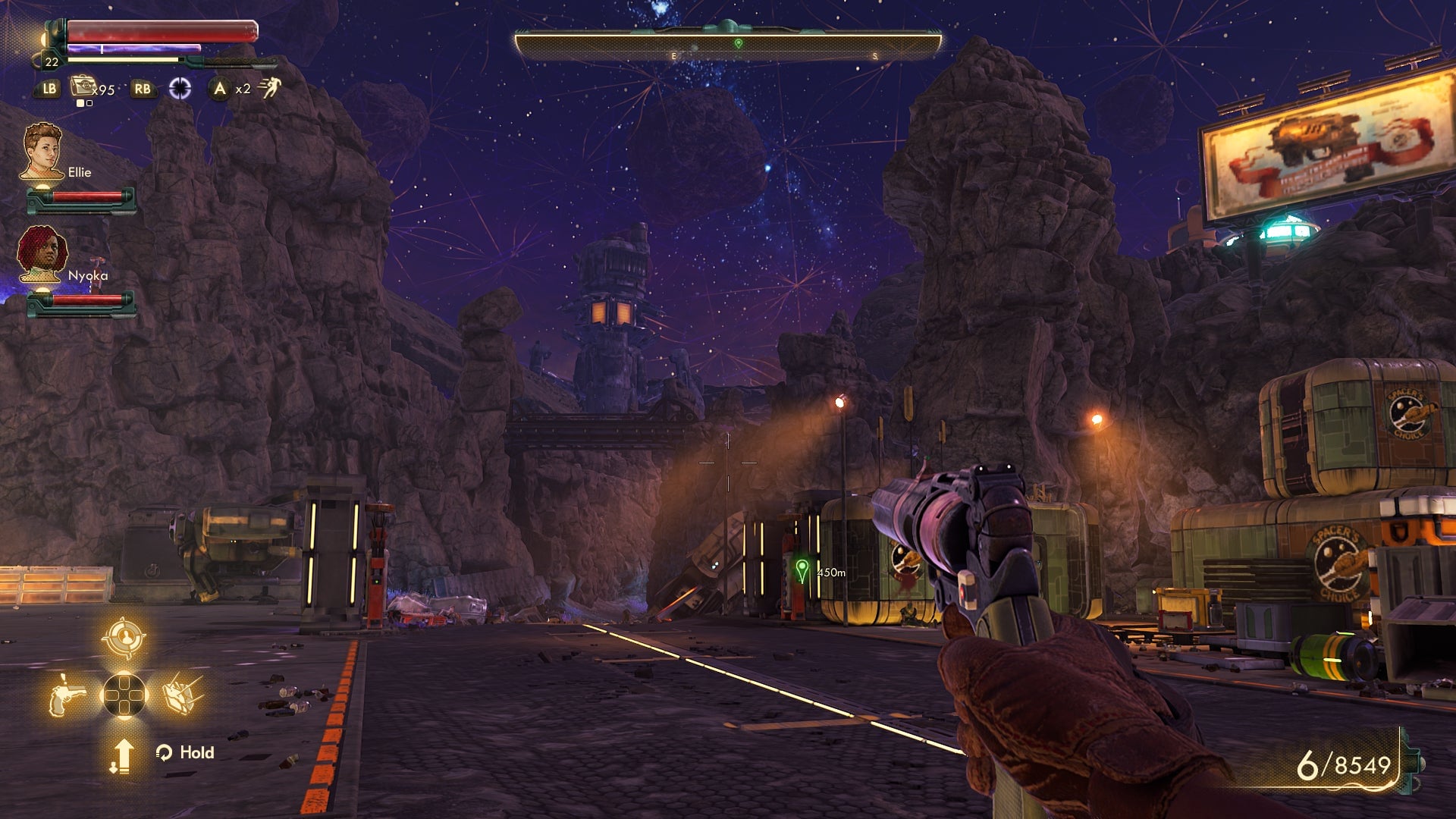The image size is (1456, 819).
Task: Click the Adreno inhaler icon showing x95
Action: (83, 86)
